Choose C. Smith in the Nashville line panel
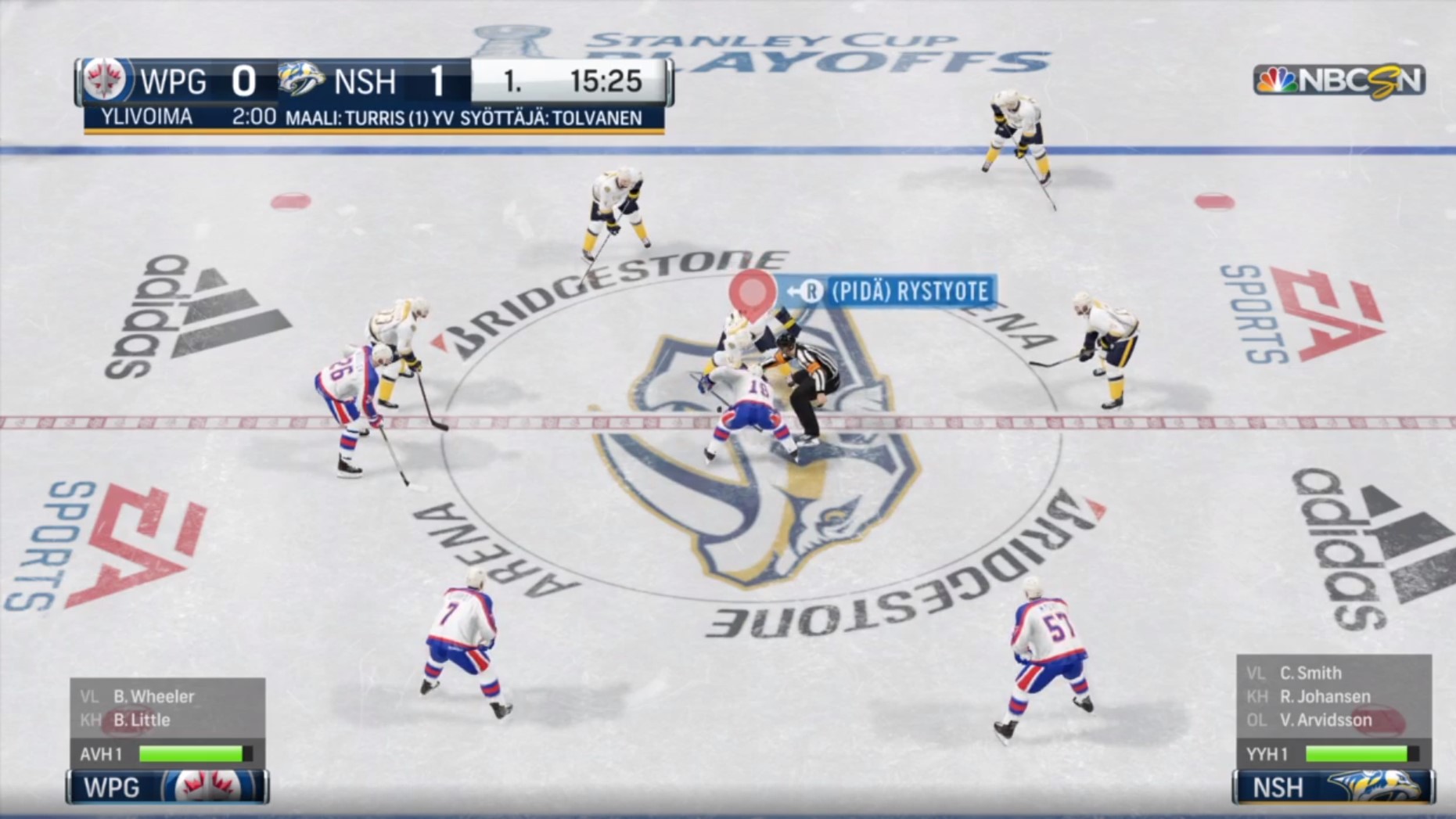This screenshot has height=819, width=1456. pos(1310,673)
